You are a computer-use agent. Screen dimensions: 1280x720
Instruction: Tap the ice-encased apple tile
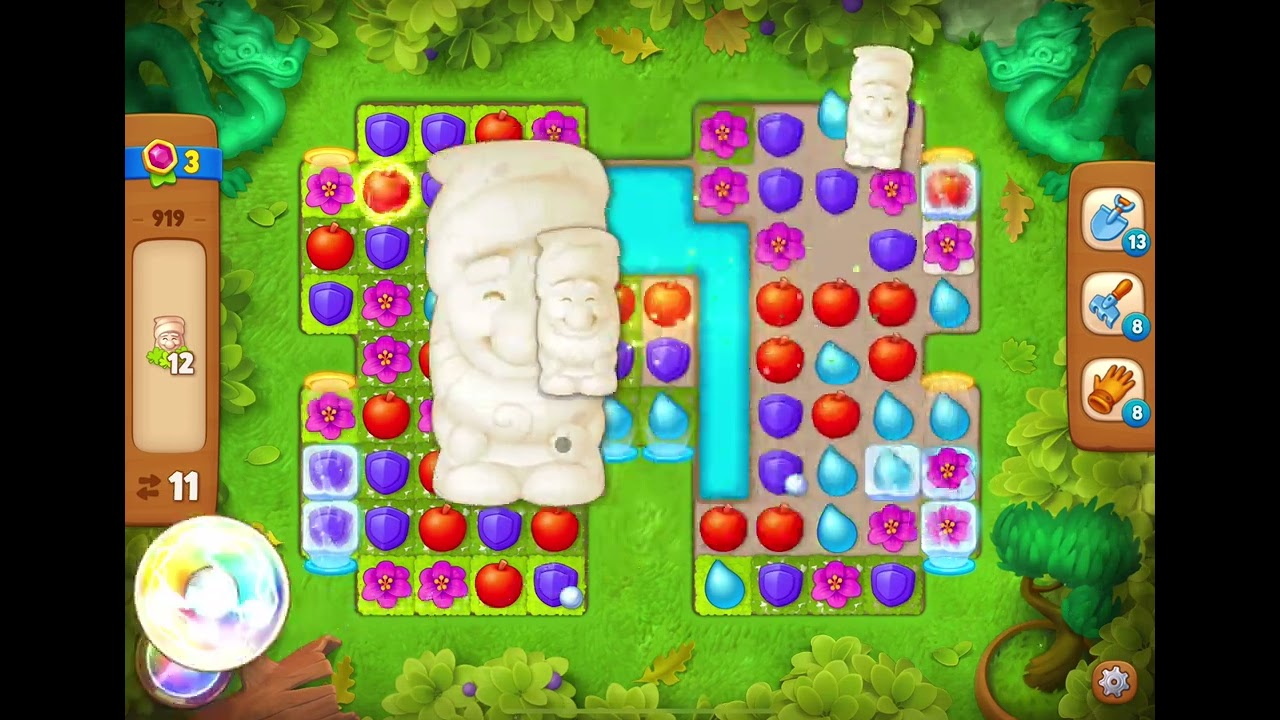[948, 188]
